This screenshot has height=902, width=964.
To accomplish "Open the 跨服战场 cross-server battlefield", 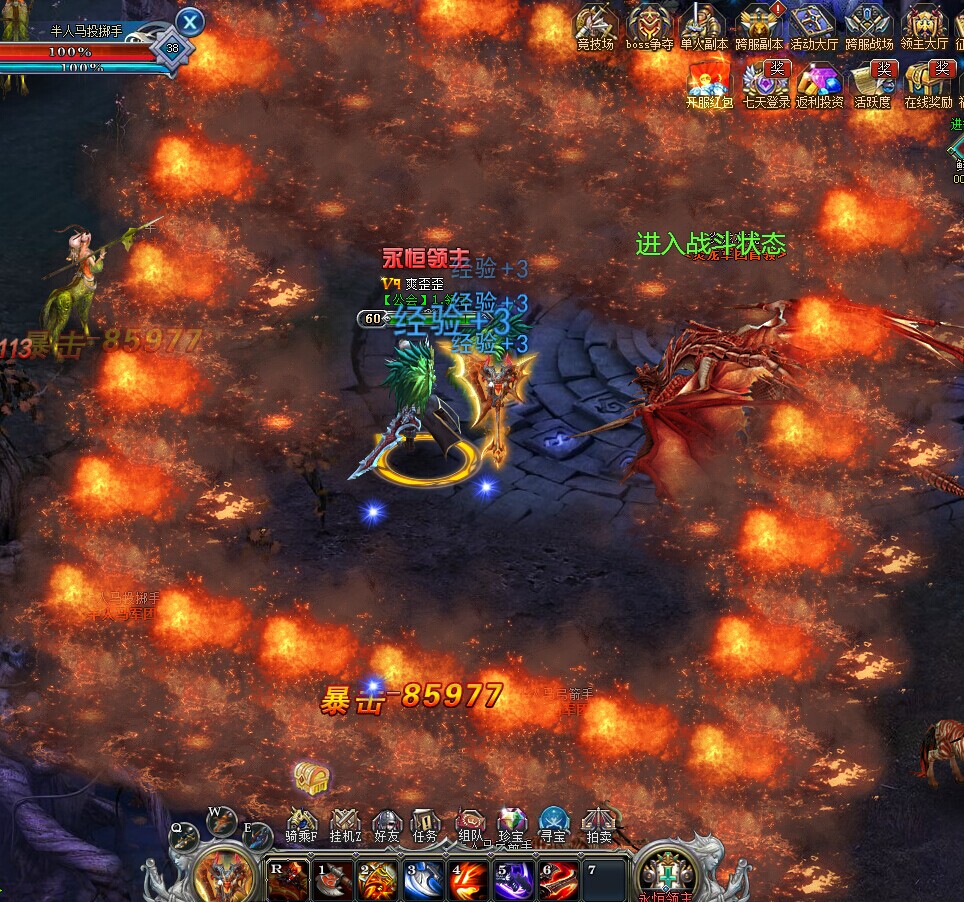I will tap(868, 26).
